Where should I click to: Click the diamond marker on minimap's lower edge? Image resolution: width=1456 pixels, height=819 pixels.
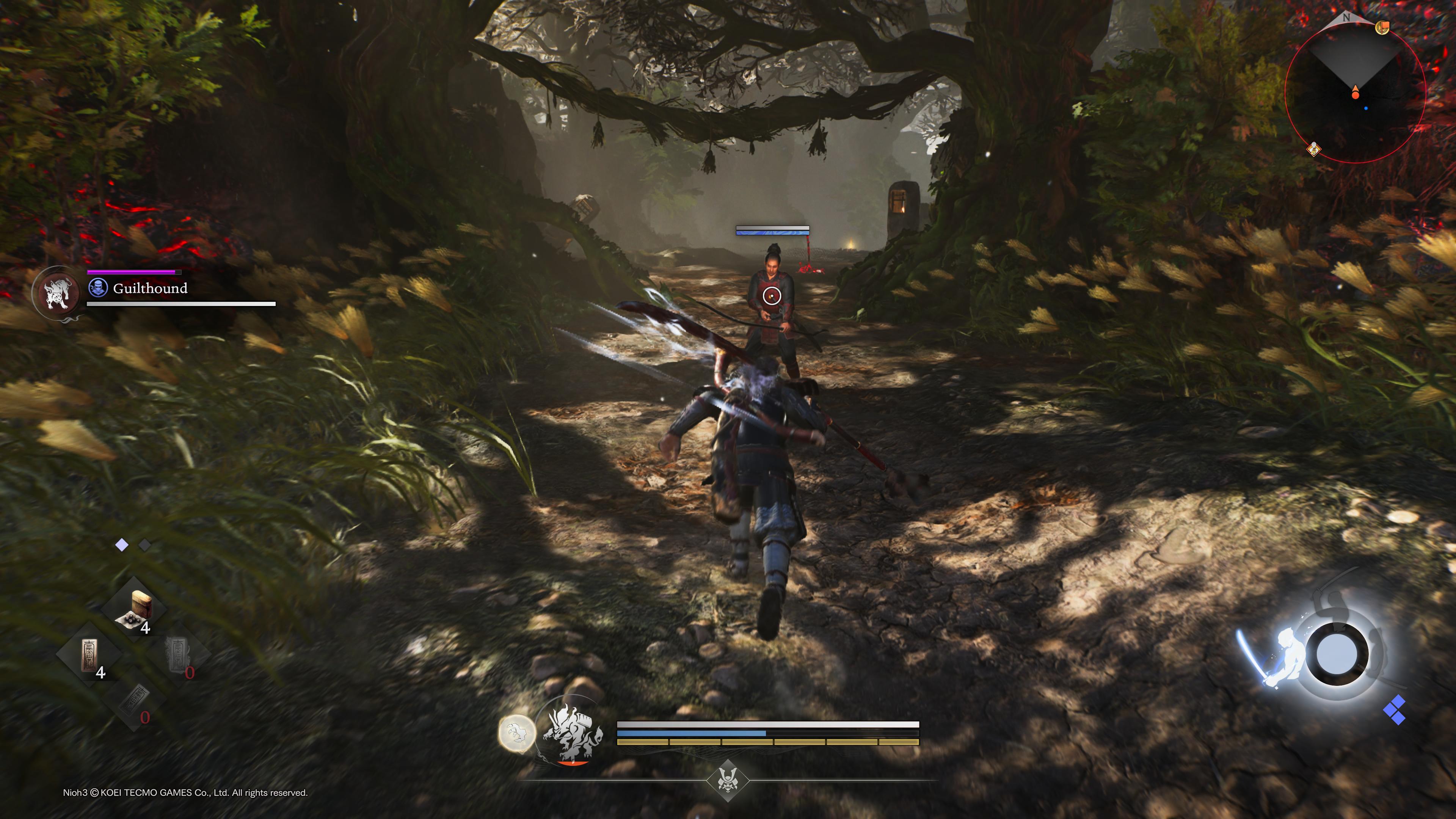1314,149
